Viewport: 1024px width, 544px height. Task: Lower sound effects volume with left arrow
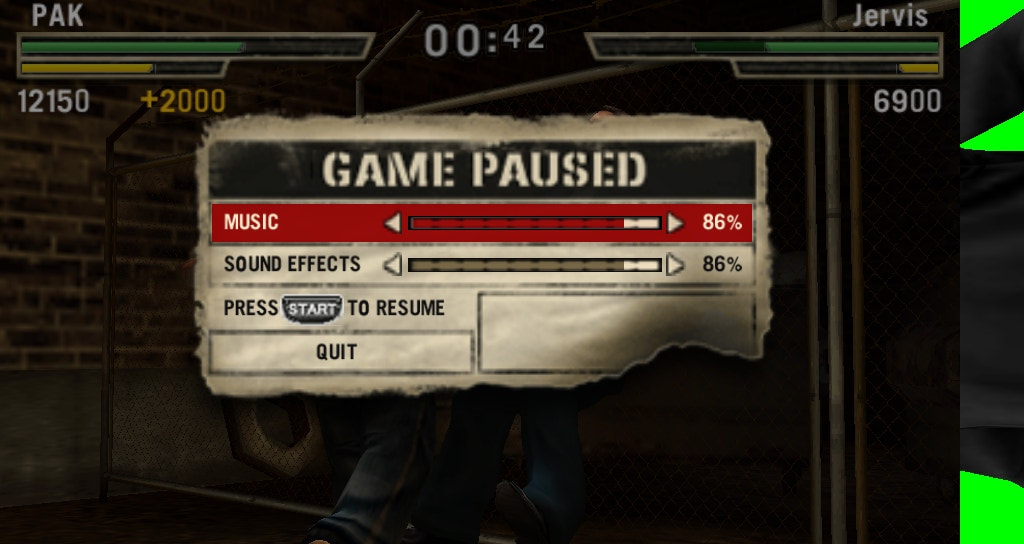pos(393,265)
